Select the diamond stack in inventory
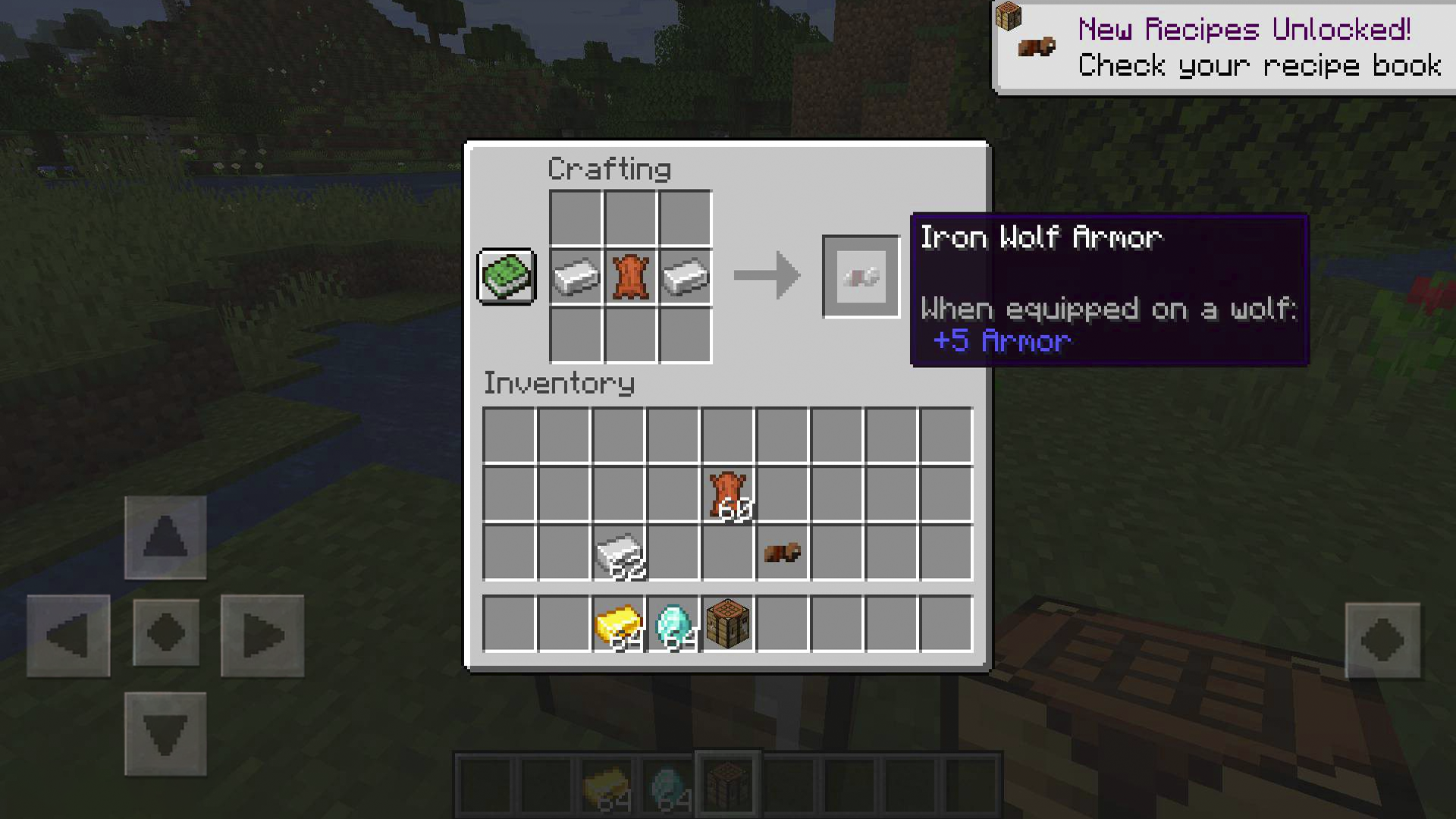Screen dimensions: 1456x819 point(673,622)
